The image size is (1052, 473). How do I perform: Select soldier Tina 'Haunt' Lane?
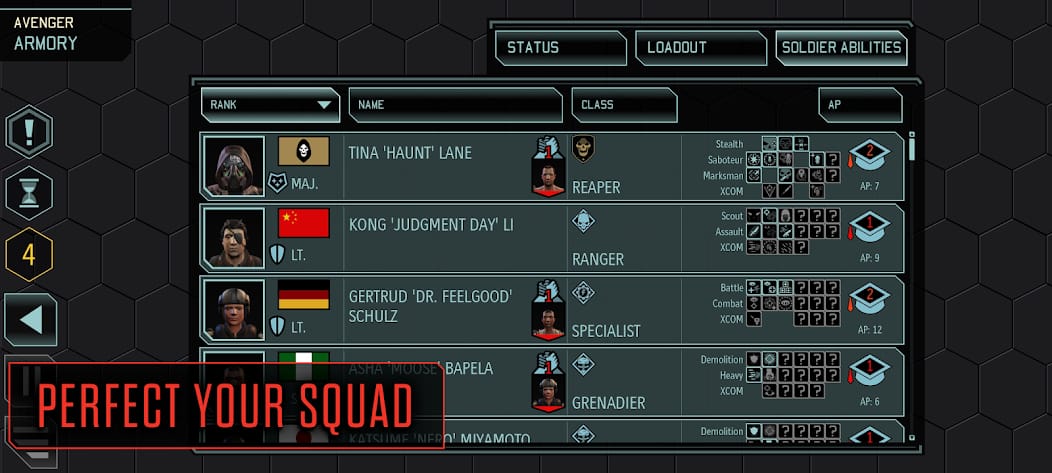click(440, 166)
